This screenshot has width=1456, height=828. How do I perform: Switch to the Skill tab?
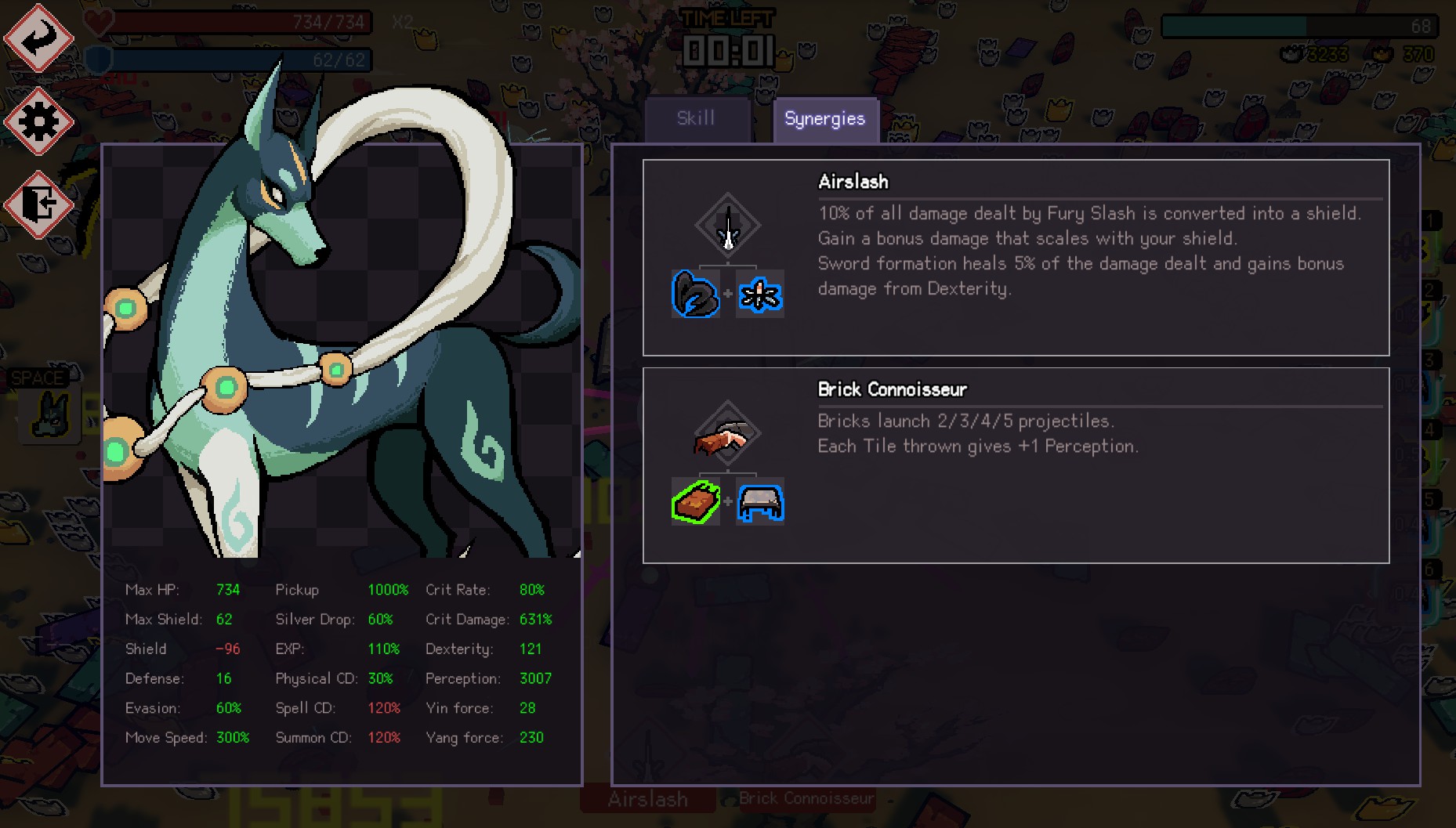(696, 119)
